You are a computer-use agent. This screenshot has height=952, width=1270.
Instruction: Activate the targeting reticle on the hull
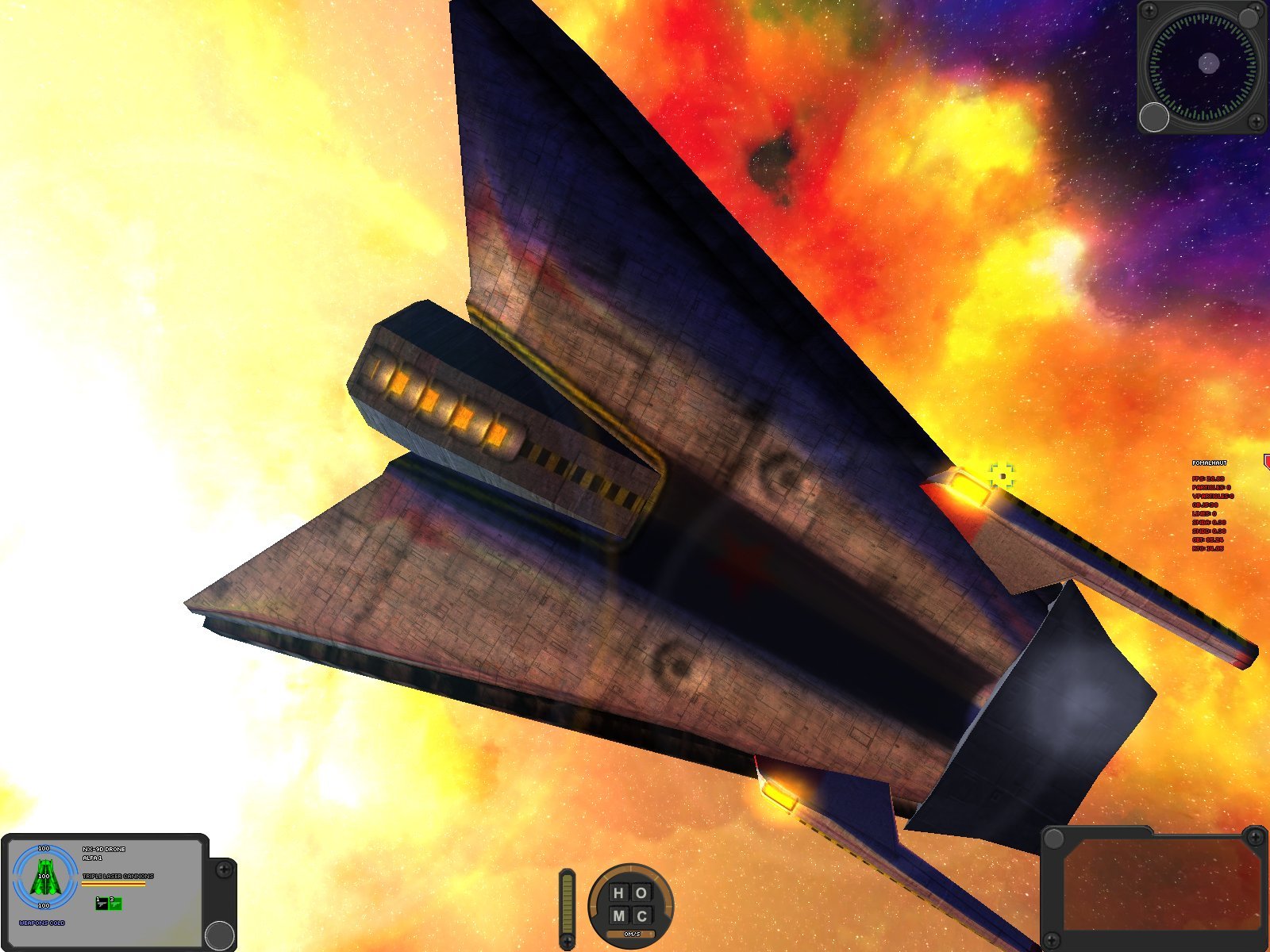1002,474
